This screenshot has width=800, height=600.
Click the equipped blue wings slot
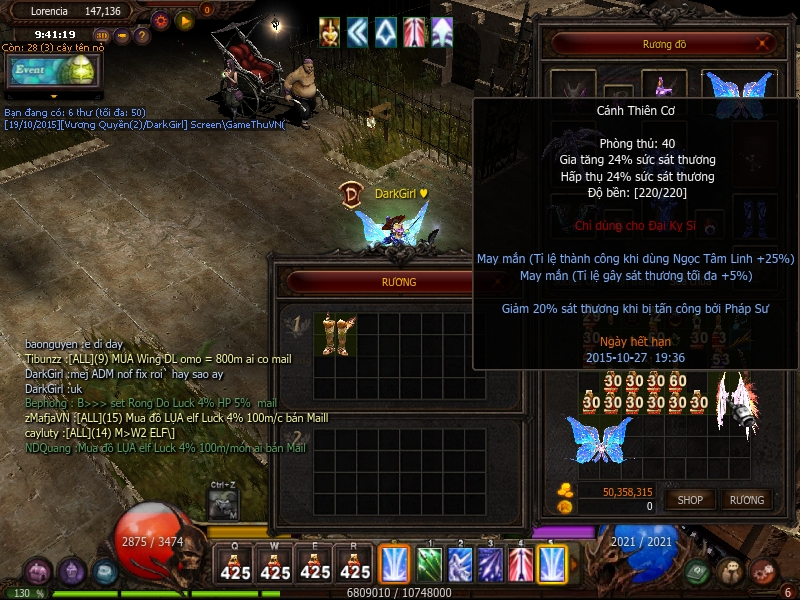[739, 89]
